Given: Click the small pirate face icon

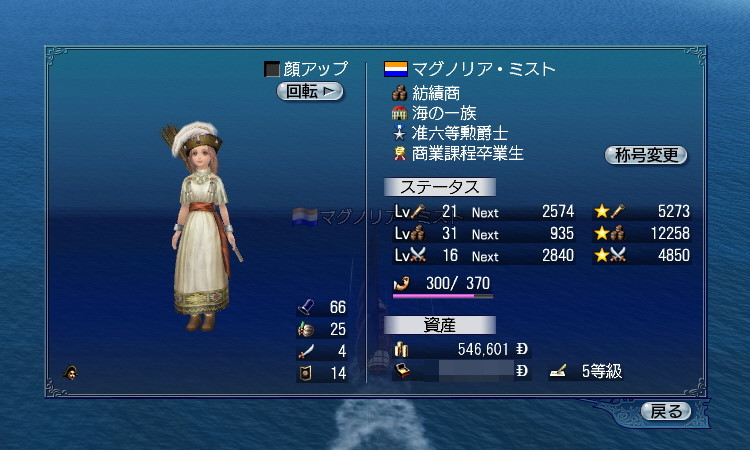Looking at the screenshot, I should tap(71, 373).
